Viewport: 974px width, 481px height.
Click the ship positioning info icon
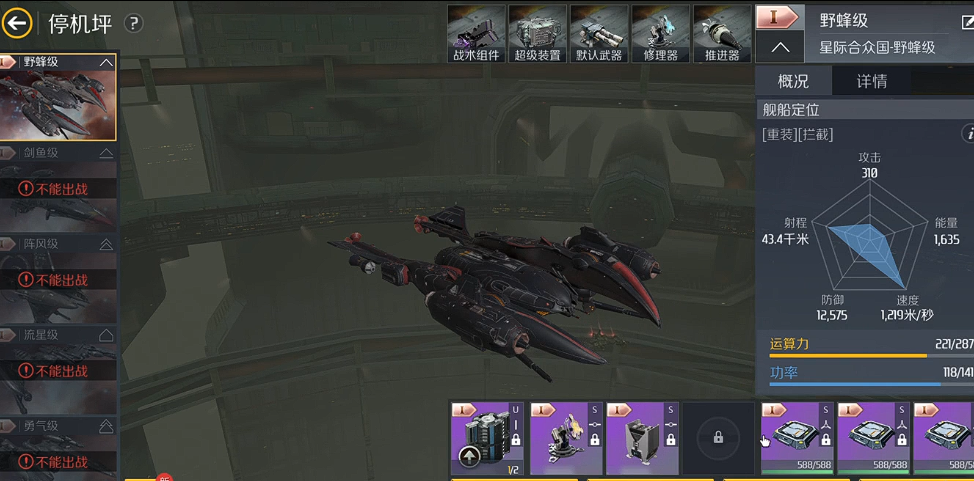967,133
